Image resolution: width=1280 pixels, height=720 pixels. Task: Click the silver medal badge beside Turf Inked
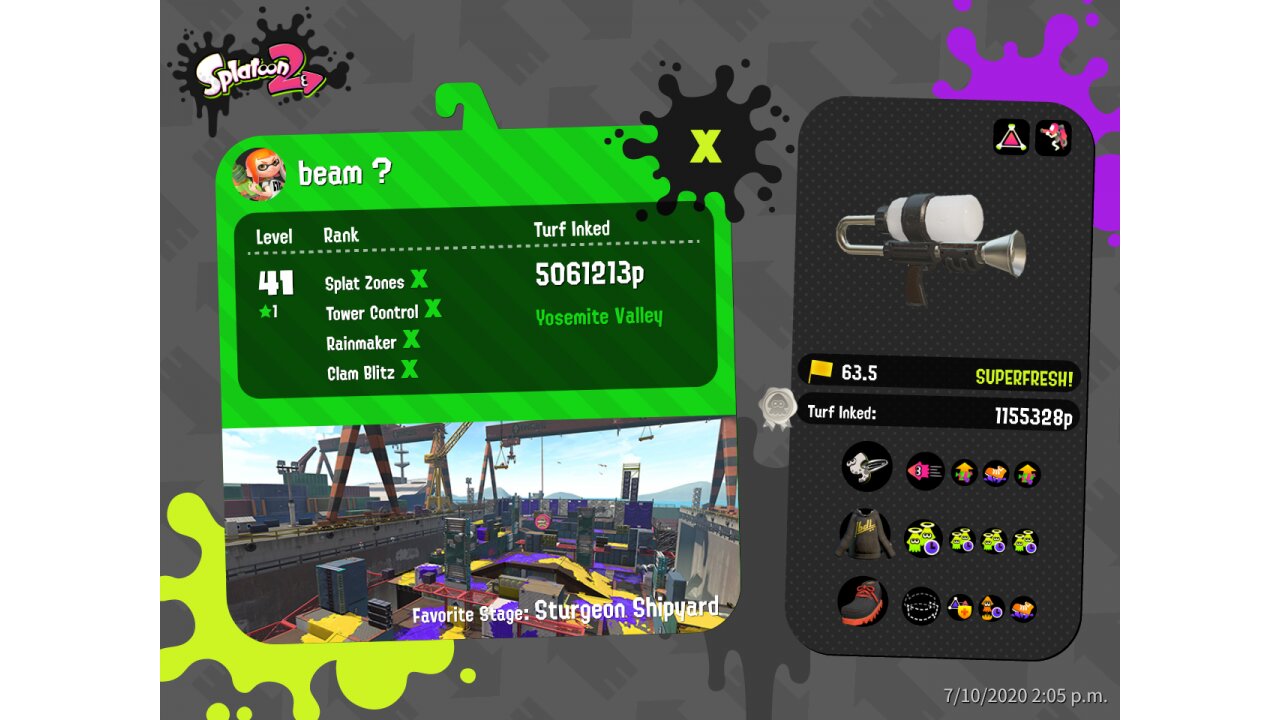point(777,409)
